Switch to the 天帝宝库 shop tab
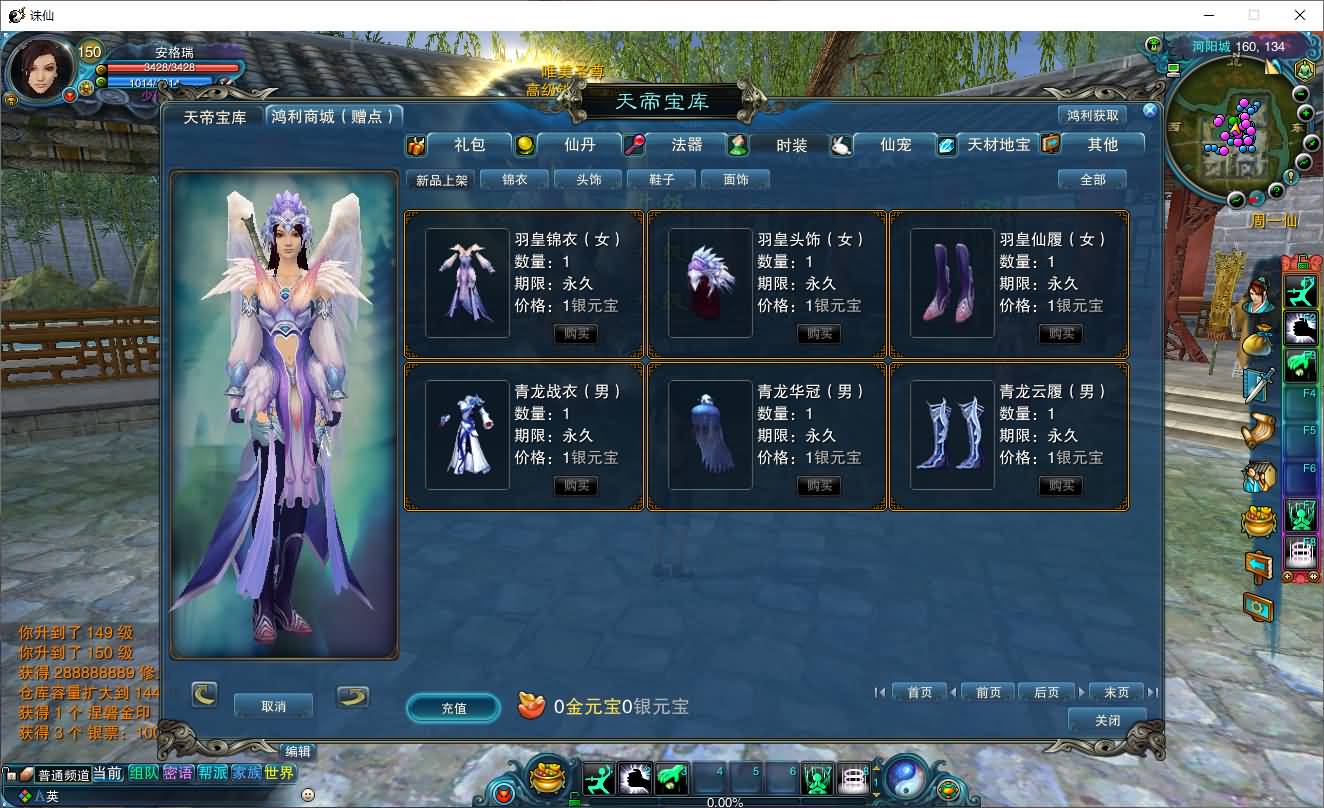The image size is (1324, 808). (x=215, y=117)
